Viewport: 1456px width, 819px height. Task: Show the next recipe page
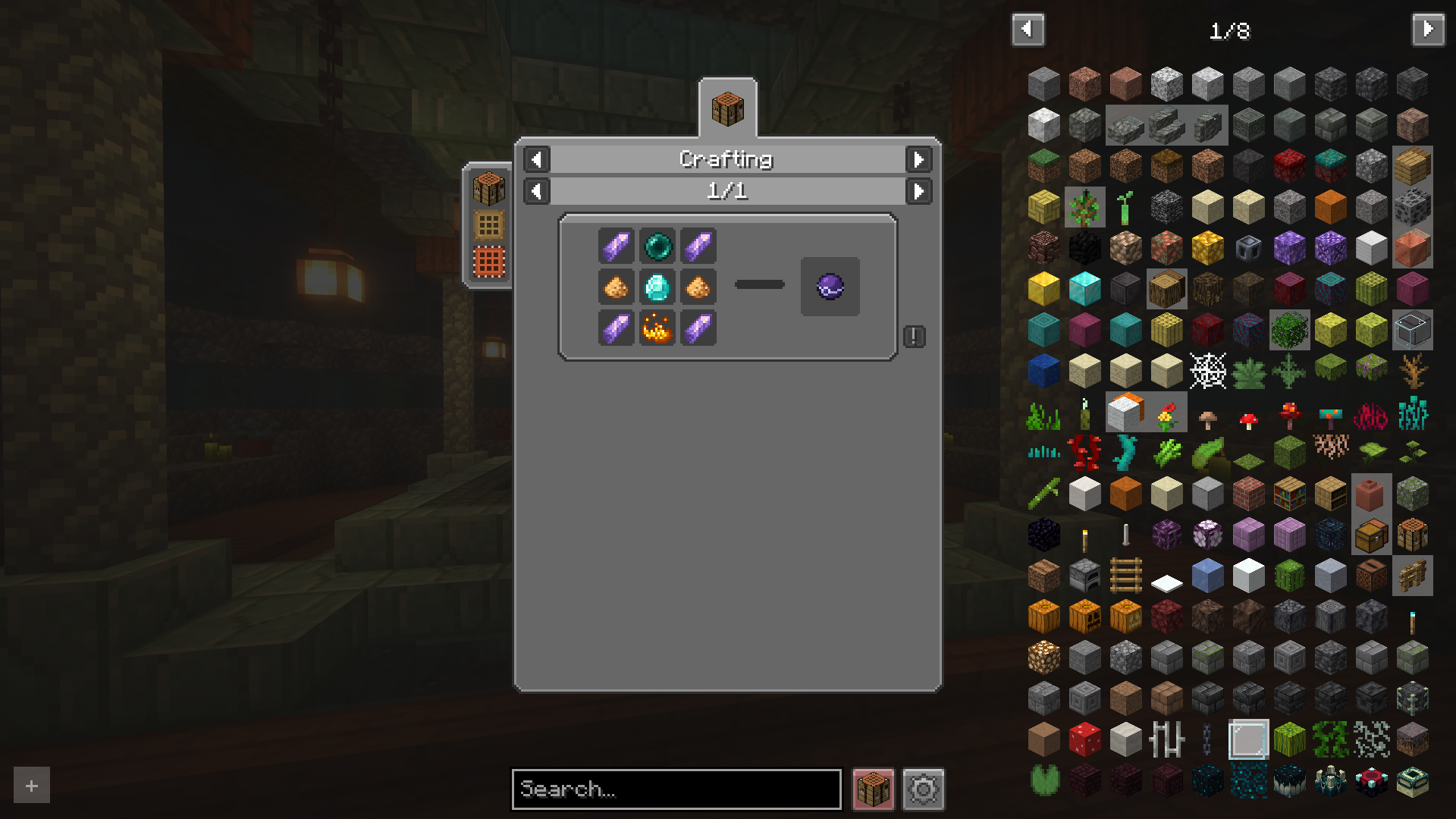pyautogui.click(x=918, y=191)
